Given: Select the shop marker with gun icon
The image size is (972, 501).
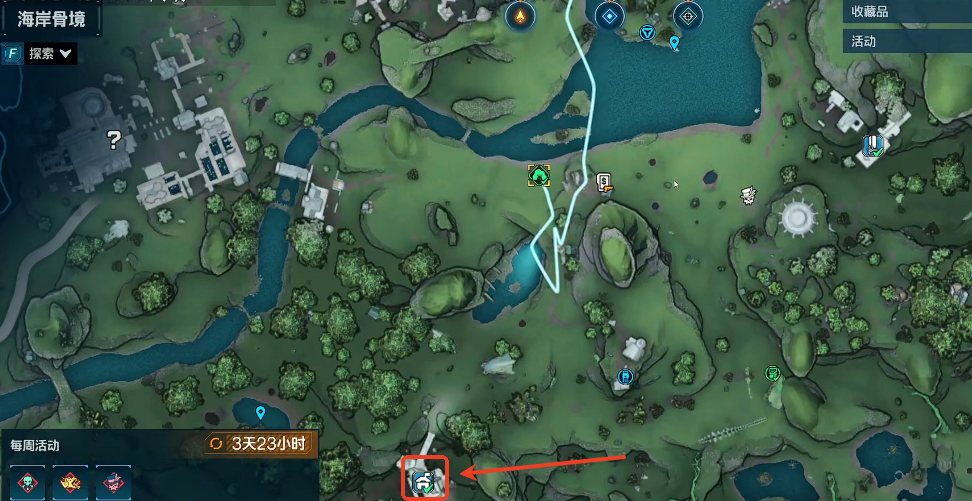Looking at the screenshot, I should [604, 181].
